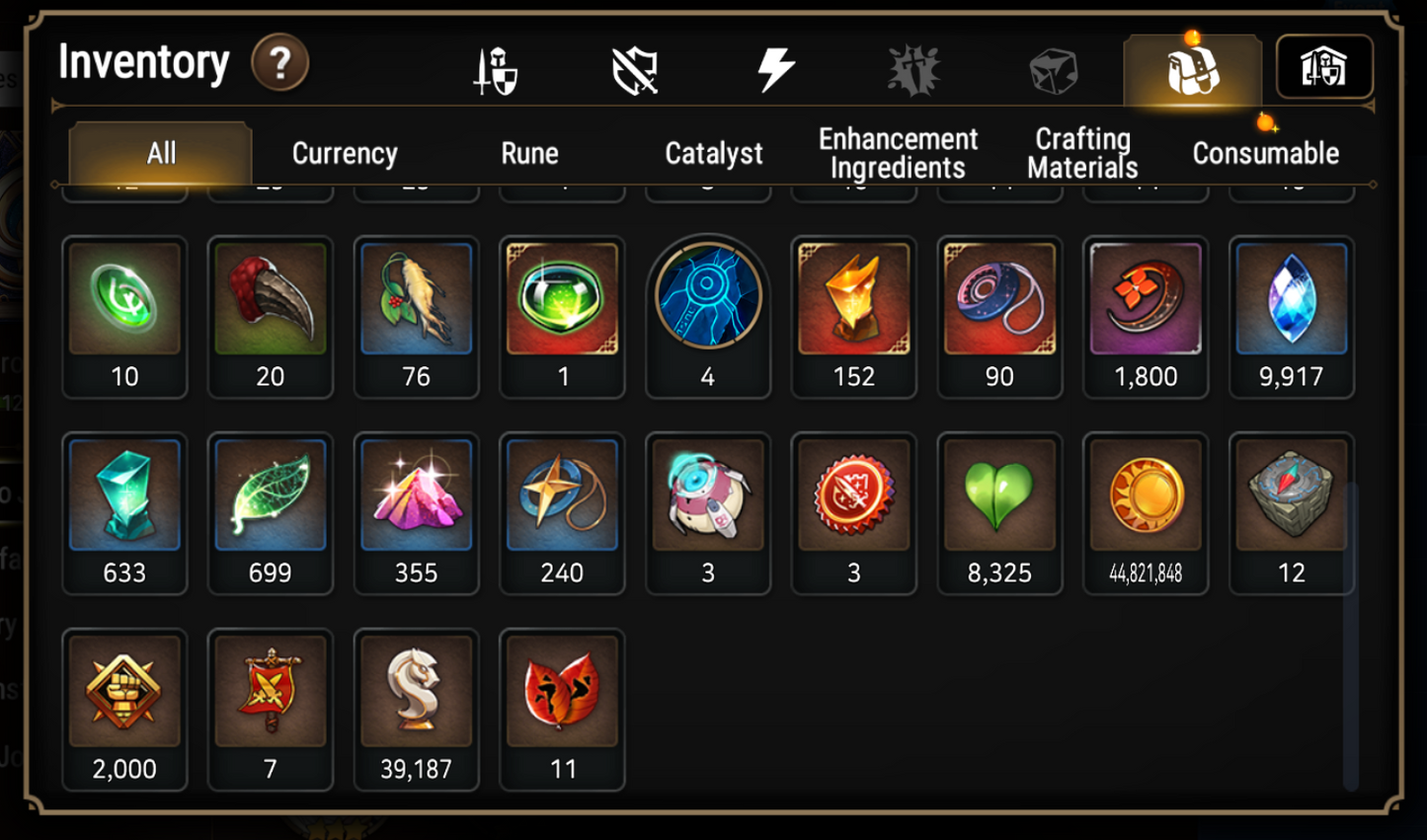Screen dimensions: 1427x840
Task: Switch to the Currency tab
Action: pyautogui.click(x=343, y=153)
